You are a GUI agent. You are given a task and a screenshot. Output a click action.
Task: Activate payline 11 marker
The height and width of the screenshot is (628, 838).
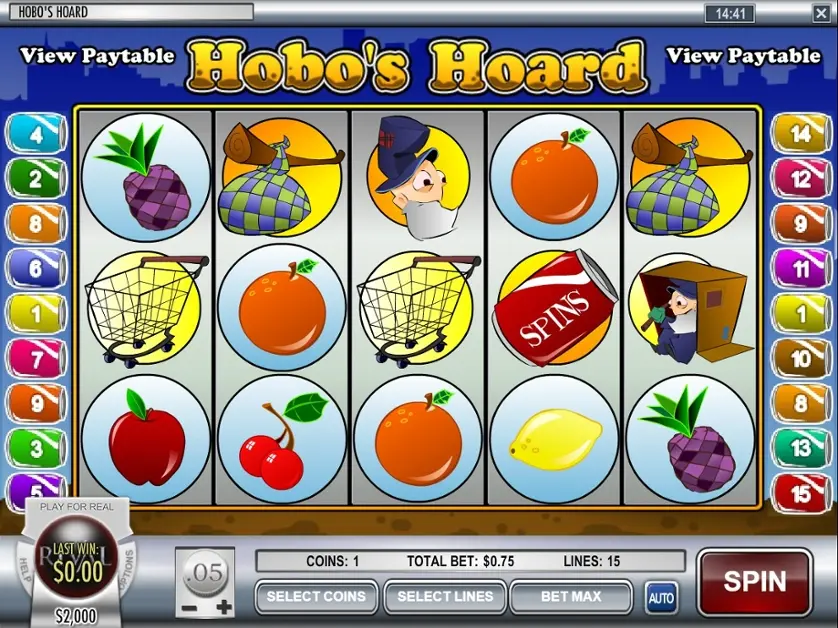tap(800, 268)
